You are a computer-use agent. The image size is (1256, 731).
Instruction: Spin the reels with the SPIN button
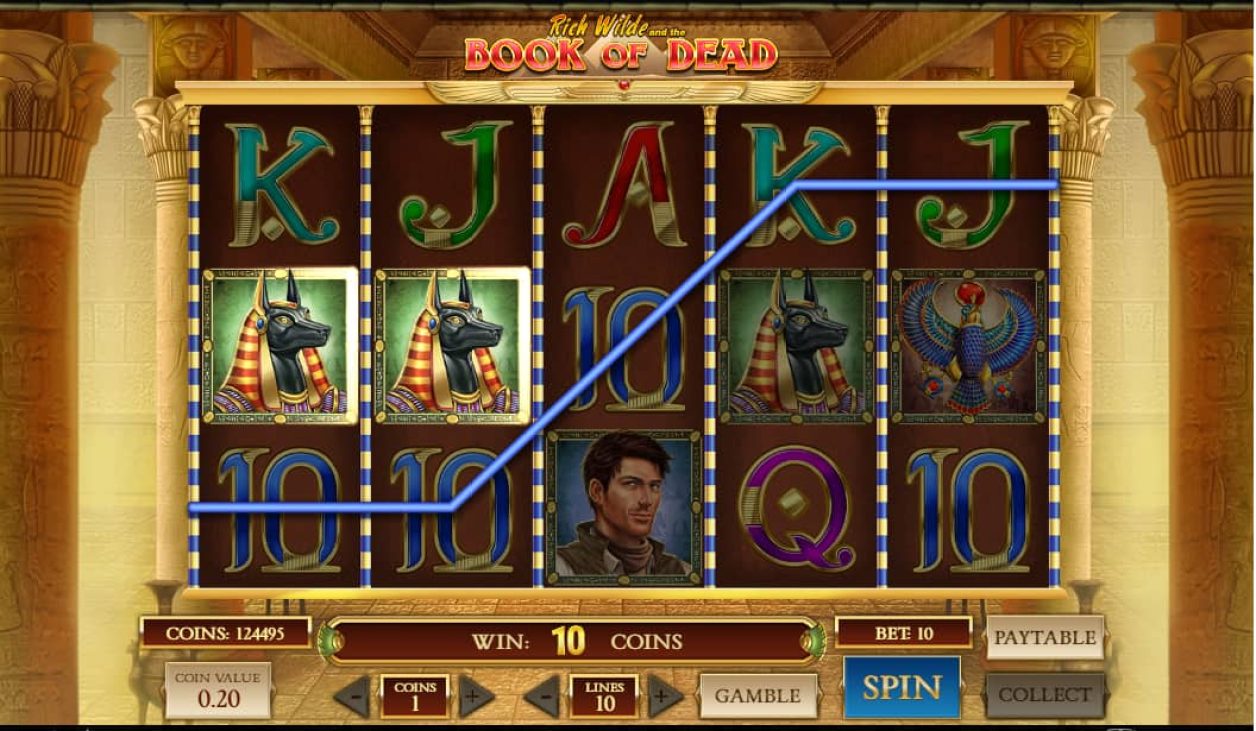[x=901, y=688]
